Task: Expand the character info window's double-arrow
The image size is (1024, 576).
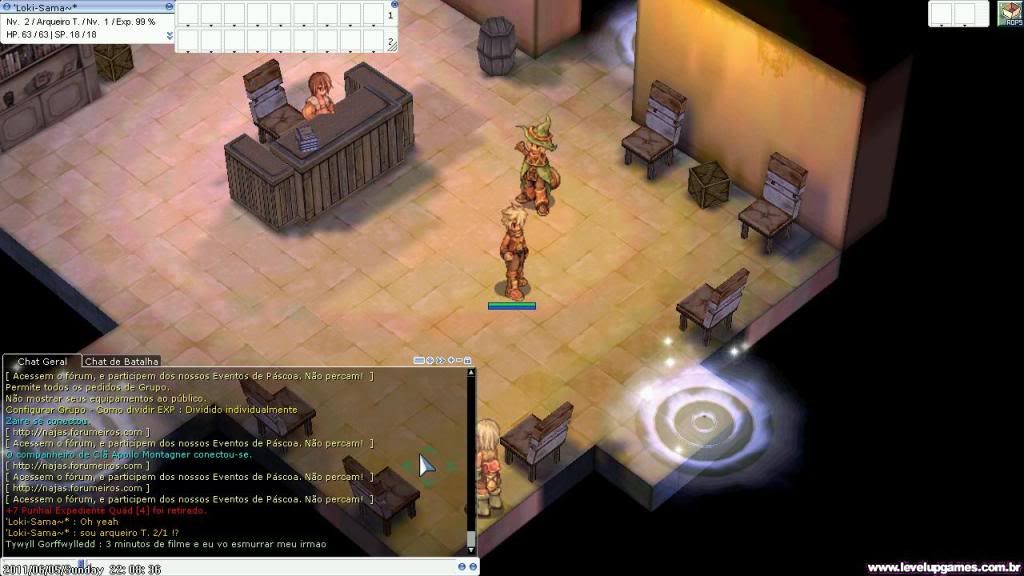Action: pyautogui.click(x=169, y=35)
